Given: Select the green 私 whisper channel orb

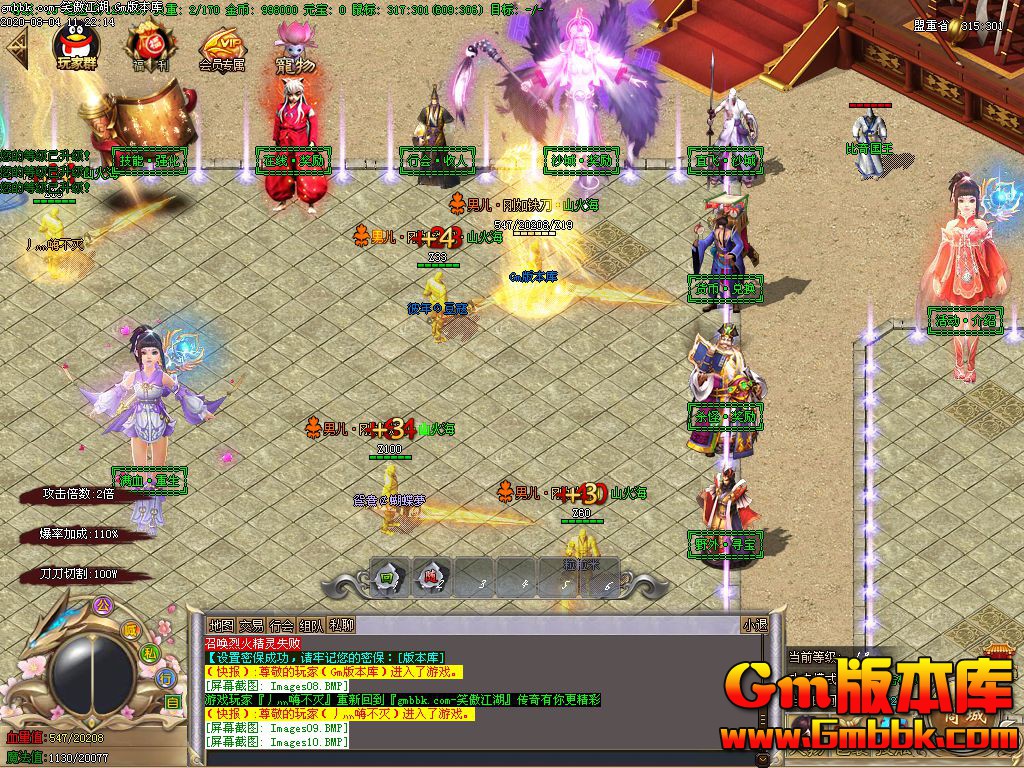Looking at the screenshot, I should point(149,653).
